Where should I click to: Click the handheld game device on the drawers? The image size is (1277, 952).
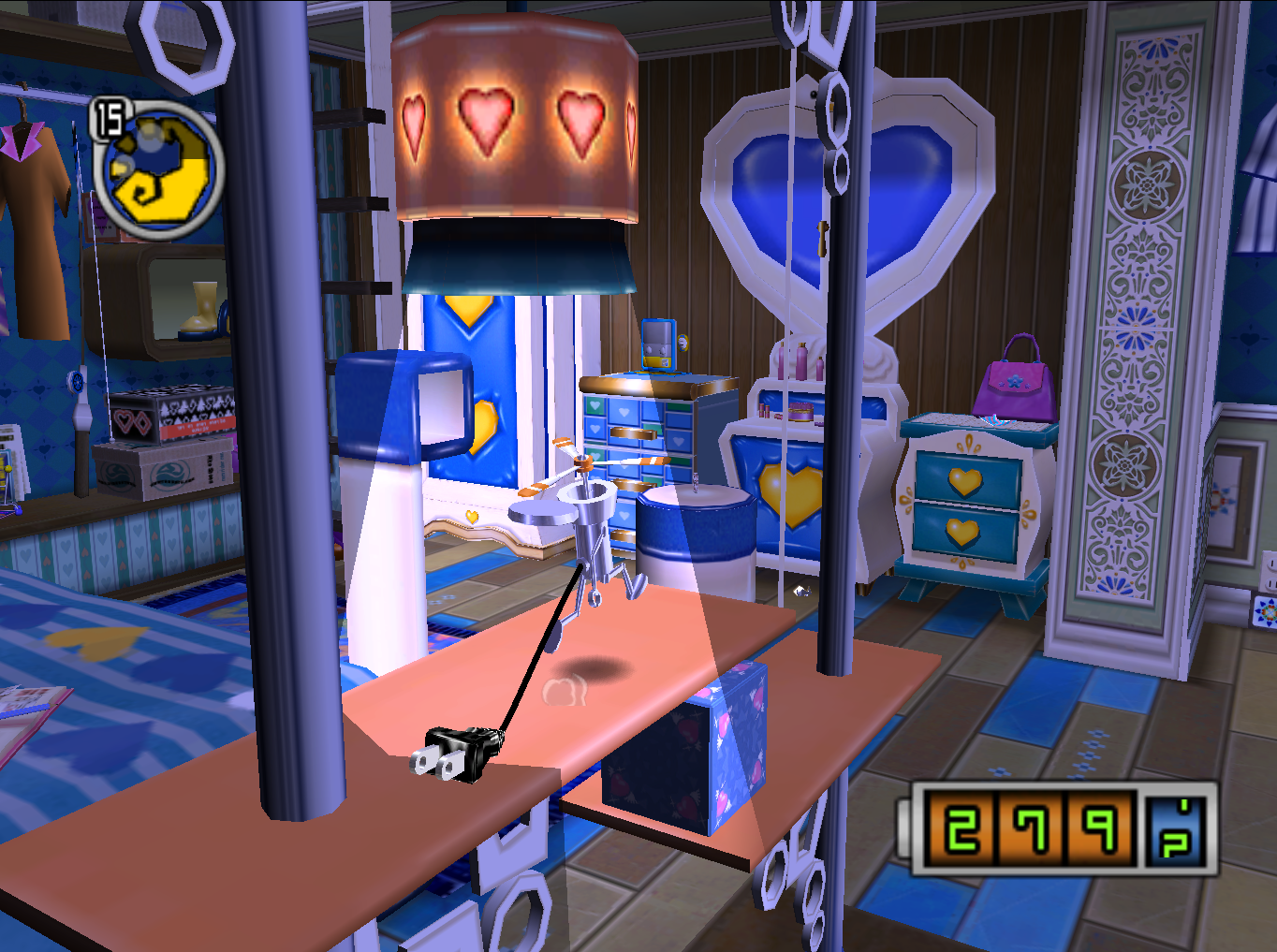pyautogui.click(x=657, y=344)
